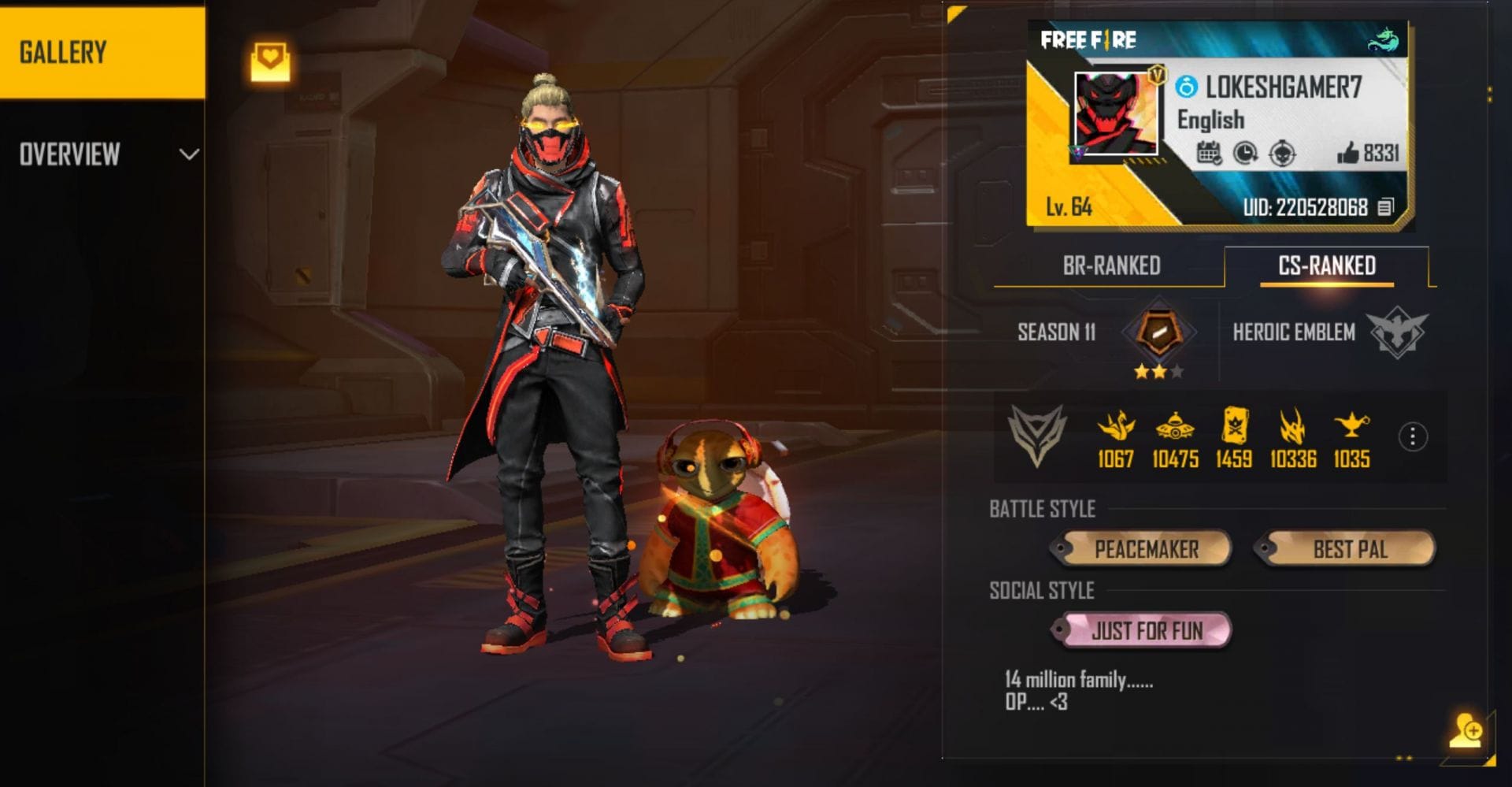Screen dimensions: 1512x787
Task: Open the guild emblem icon
Action: 1037,435
